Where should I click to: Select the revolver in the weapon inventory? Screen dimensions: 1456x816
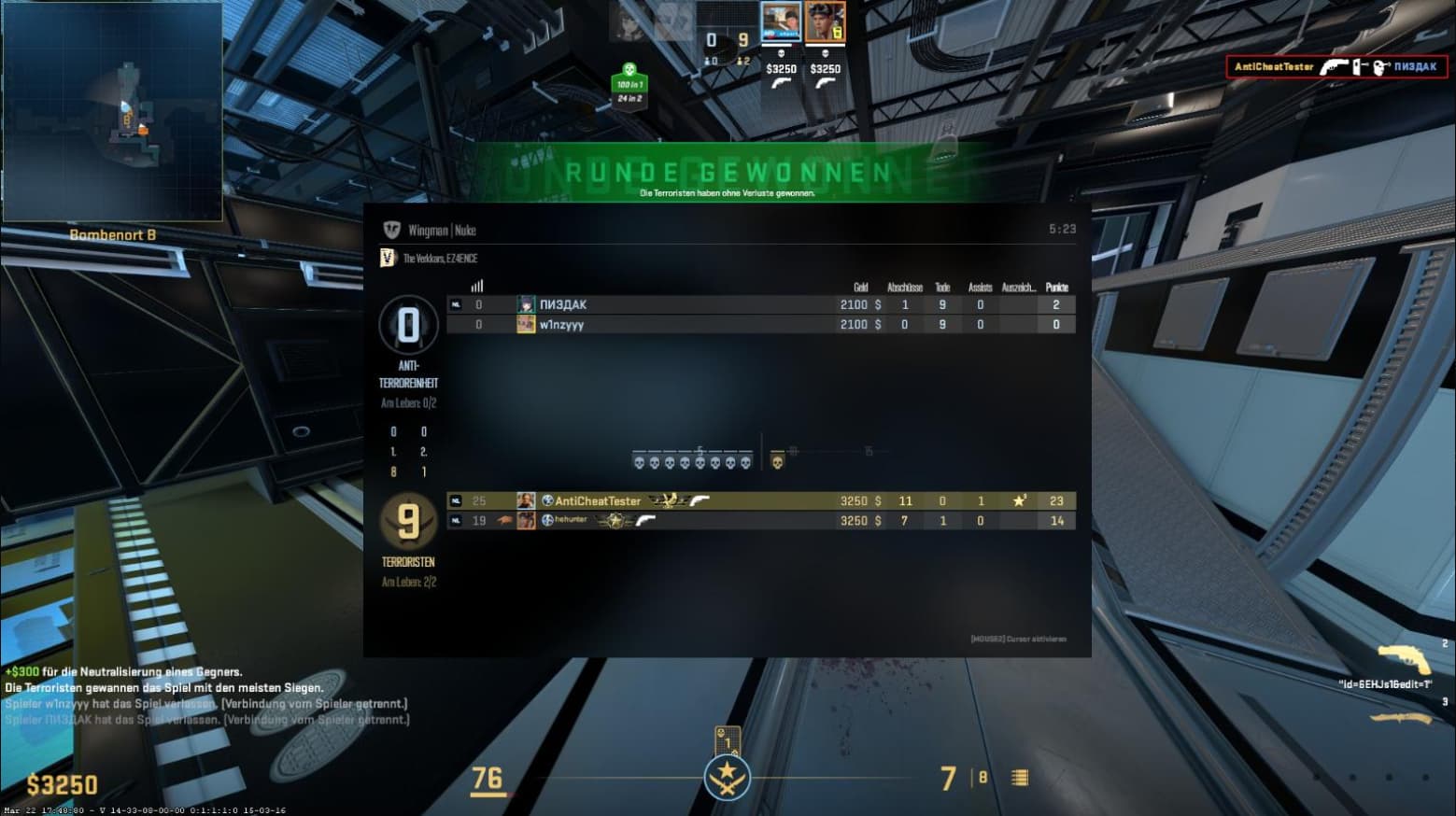pos(1404,658)
